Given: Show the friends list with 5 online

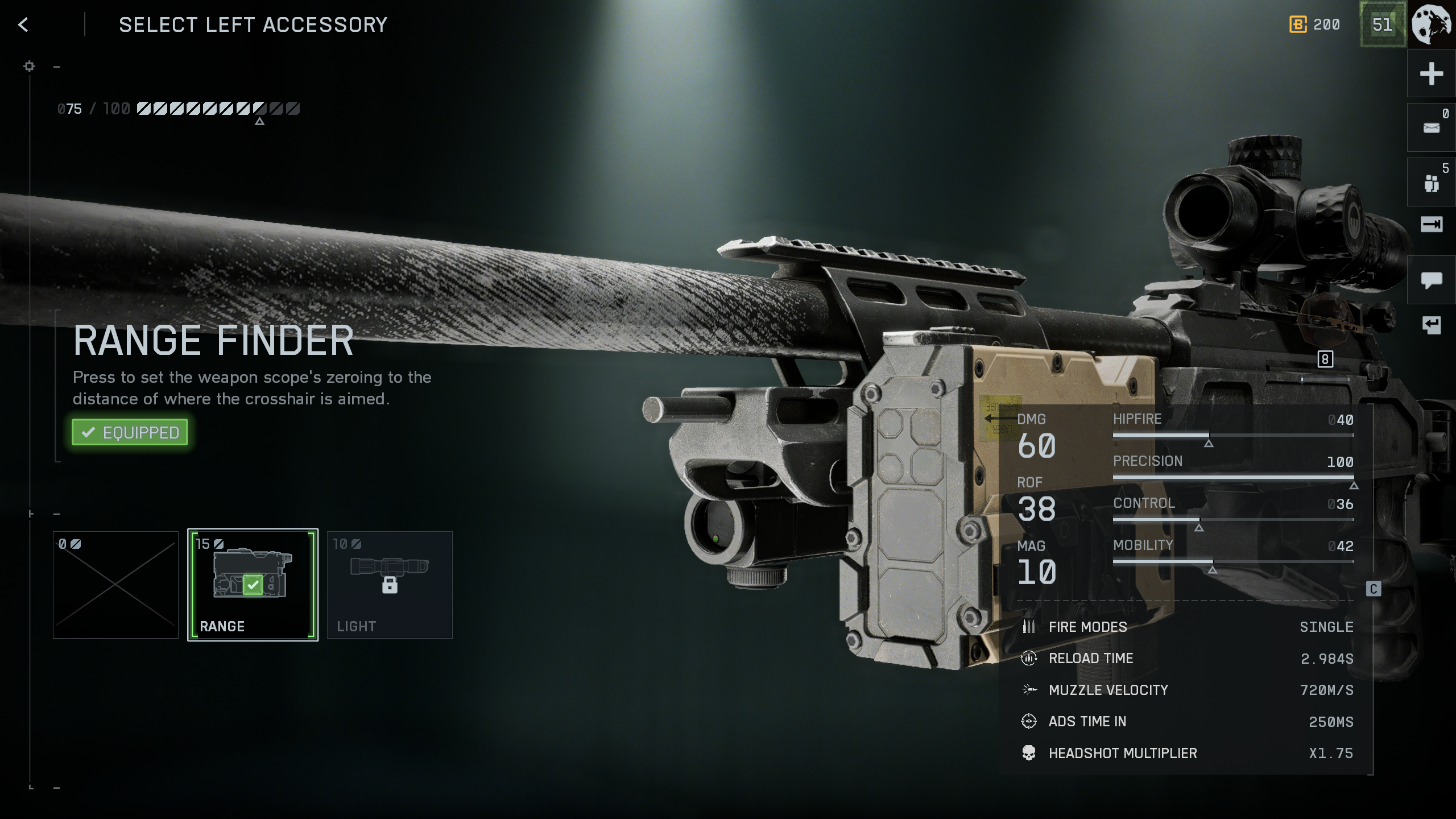Looking at the screenshot, I should click(x=1431, y=183).
